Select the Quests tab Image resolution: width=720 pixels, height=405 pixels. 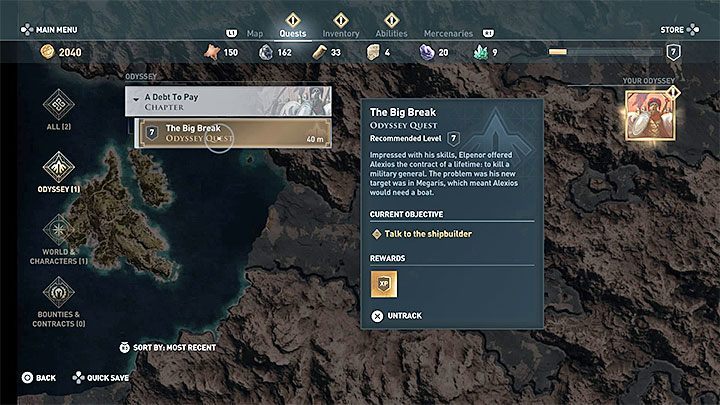[293, 32]
